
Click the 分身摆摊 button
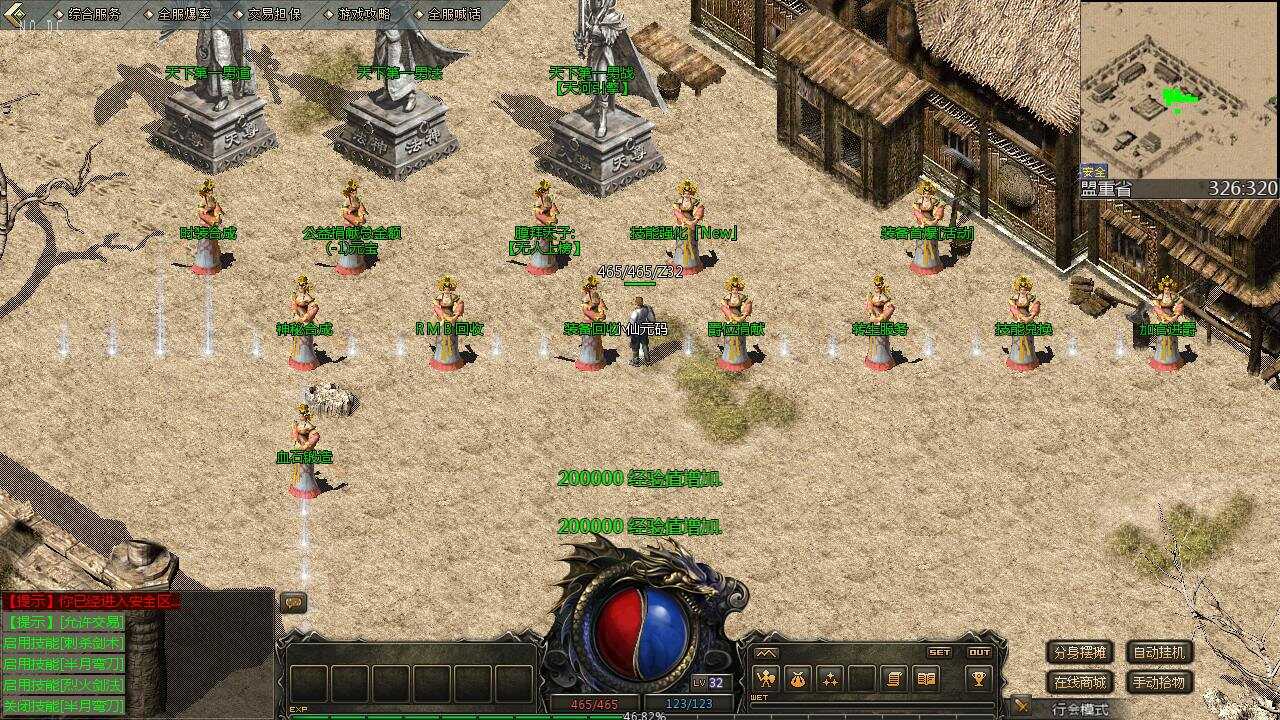coord(1080,653)
